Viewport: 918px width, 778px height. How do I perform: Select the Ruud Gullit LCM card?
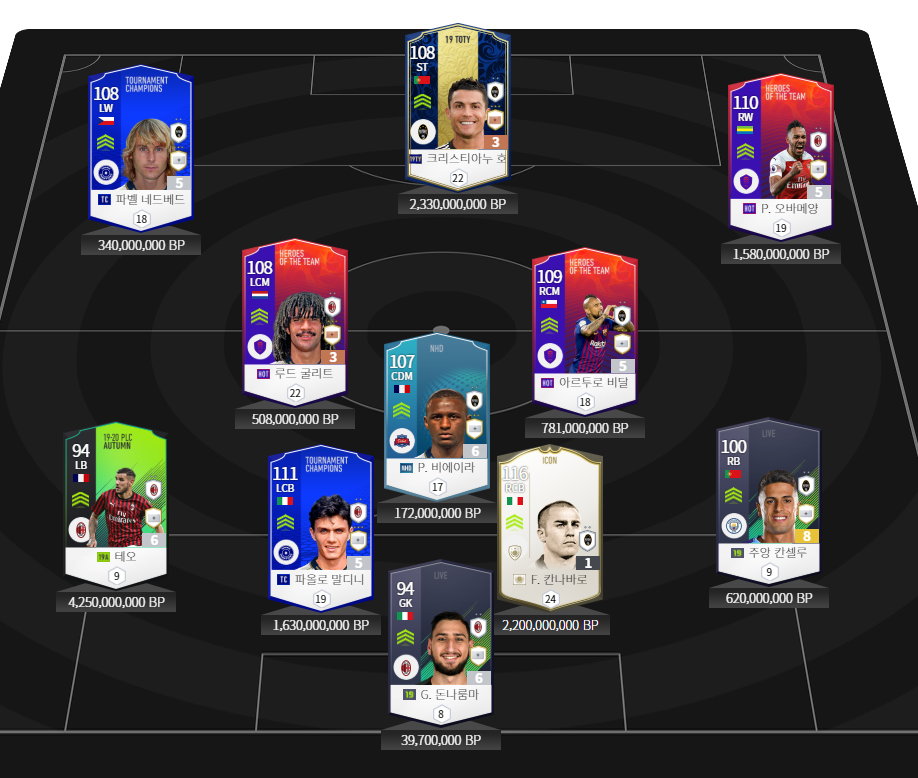tap(294, 320)
